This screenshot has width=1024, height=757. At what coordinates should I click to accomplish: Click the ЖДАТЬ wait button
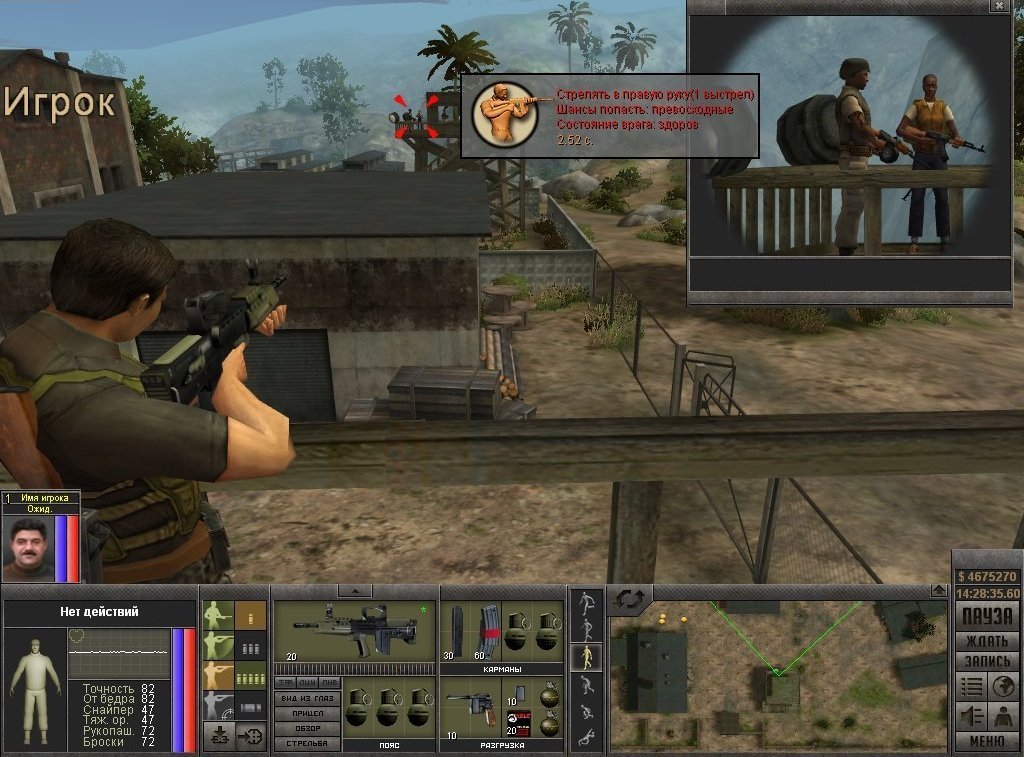[x=986, y=641]
